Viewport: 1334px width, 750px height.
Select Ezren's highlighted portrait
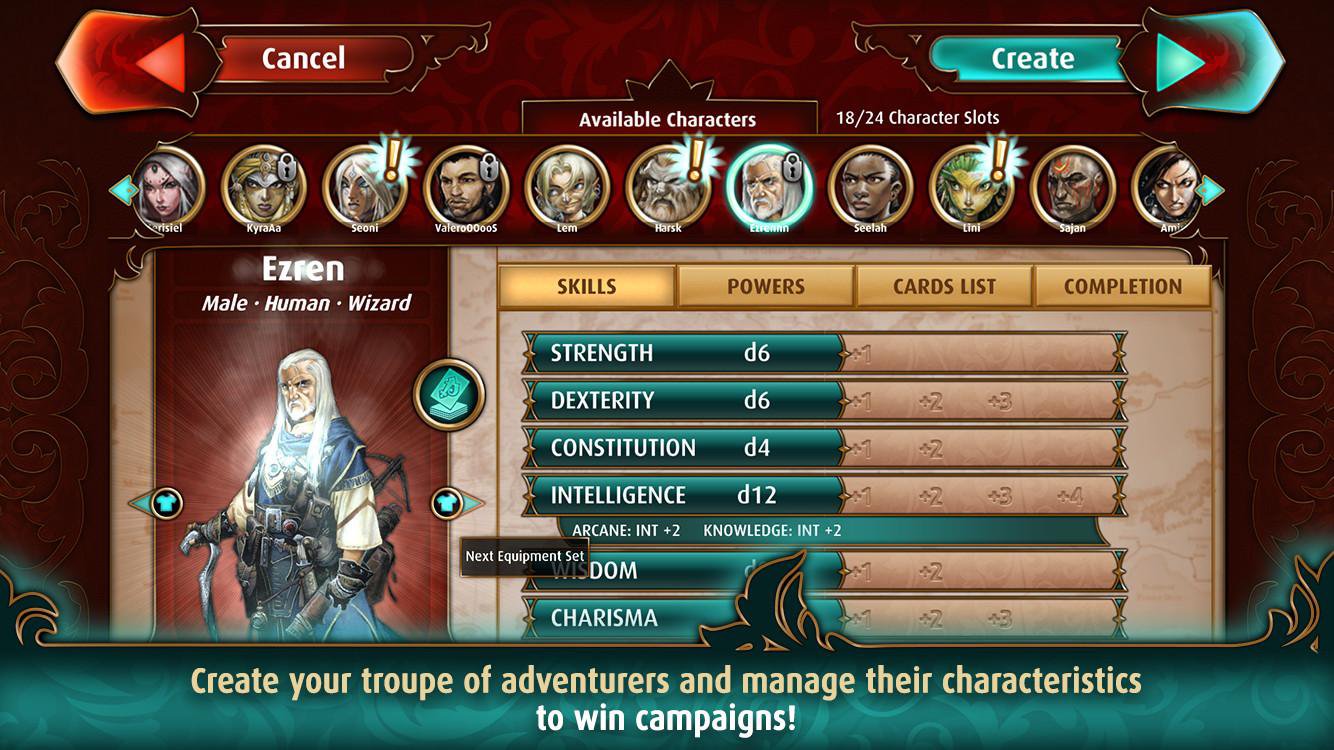click(768, 186)
